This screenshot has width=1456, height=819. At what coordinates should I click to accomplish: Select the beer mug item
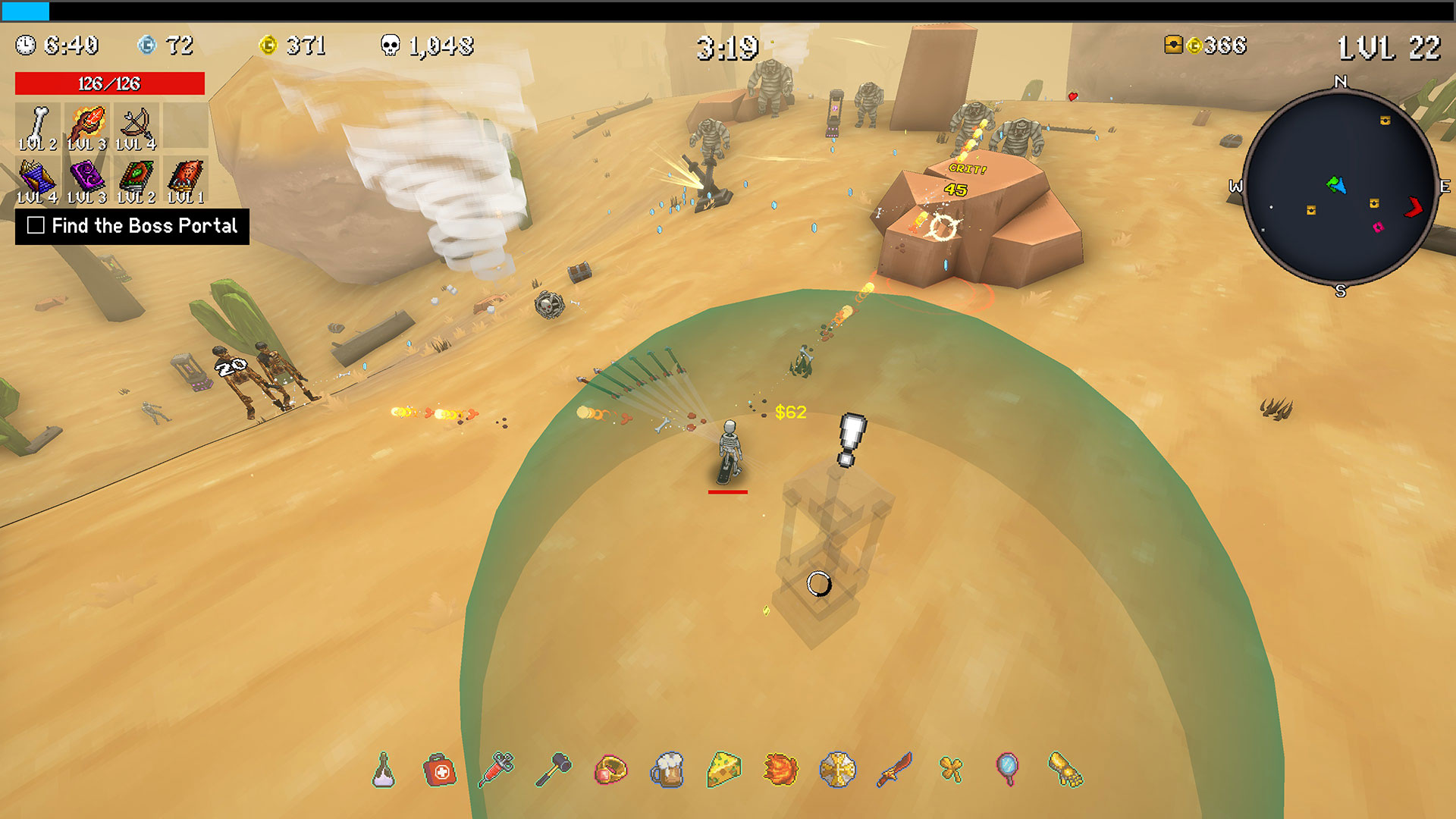coord(667,770)
